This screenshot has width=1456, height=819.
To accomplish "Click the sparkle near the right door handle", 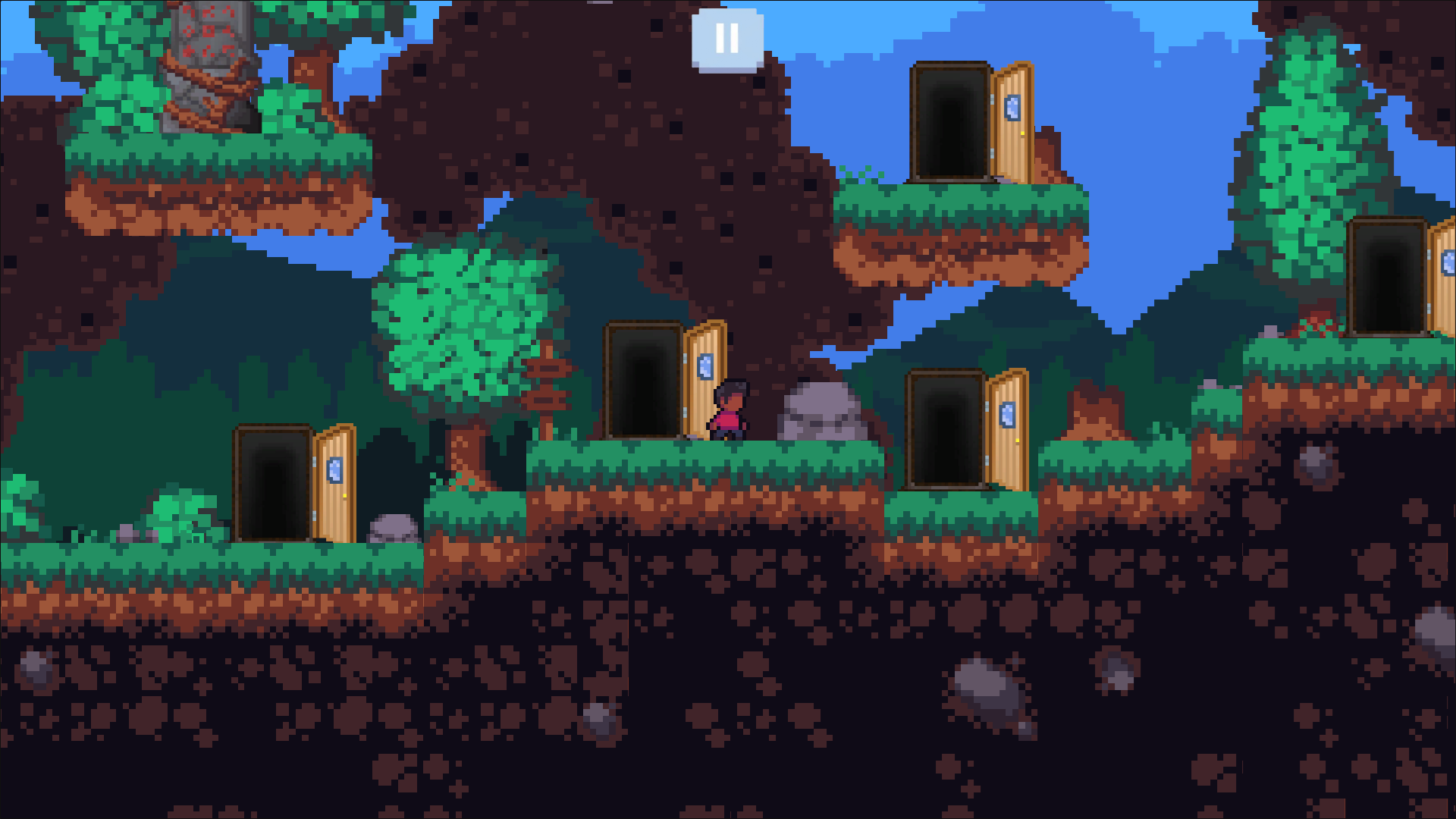I will [x=1017, y=440].
